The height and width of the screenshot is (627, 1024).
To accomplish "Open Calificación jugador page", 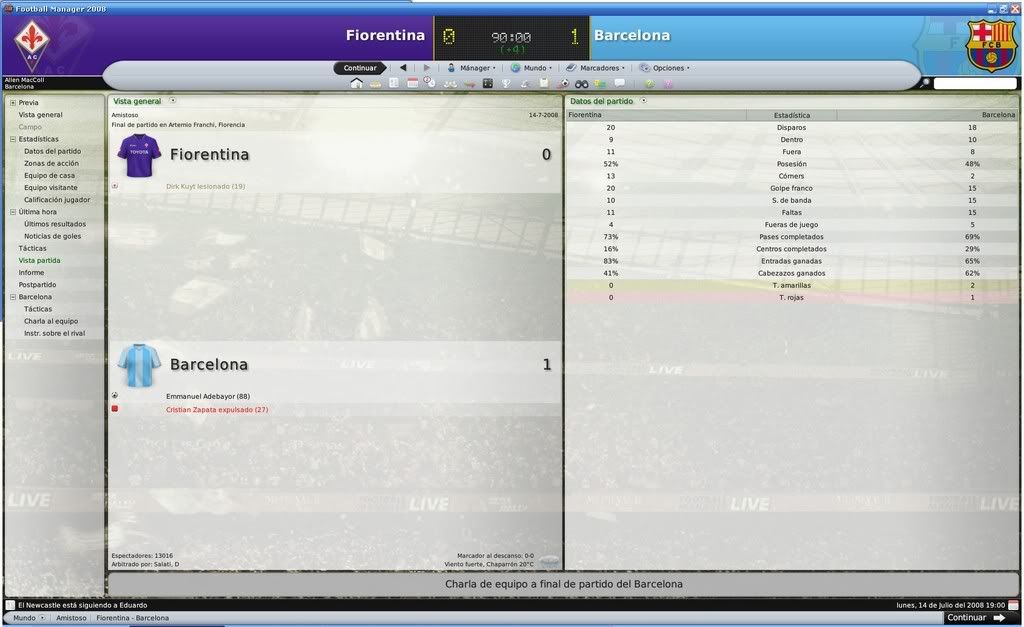I will [57, 200].
